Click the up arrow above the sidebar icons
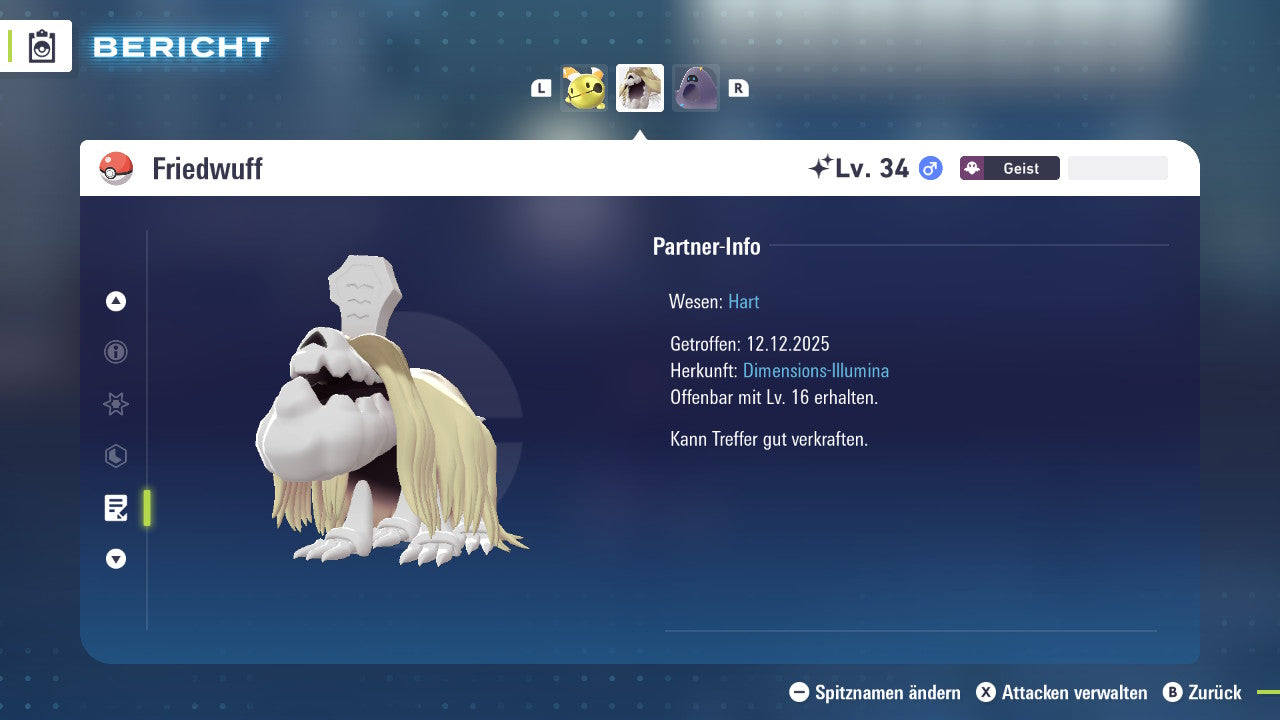The width and height of the screenshot is (1280, 720). tap(115, 300)
